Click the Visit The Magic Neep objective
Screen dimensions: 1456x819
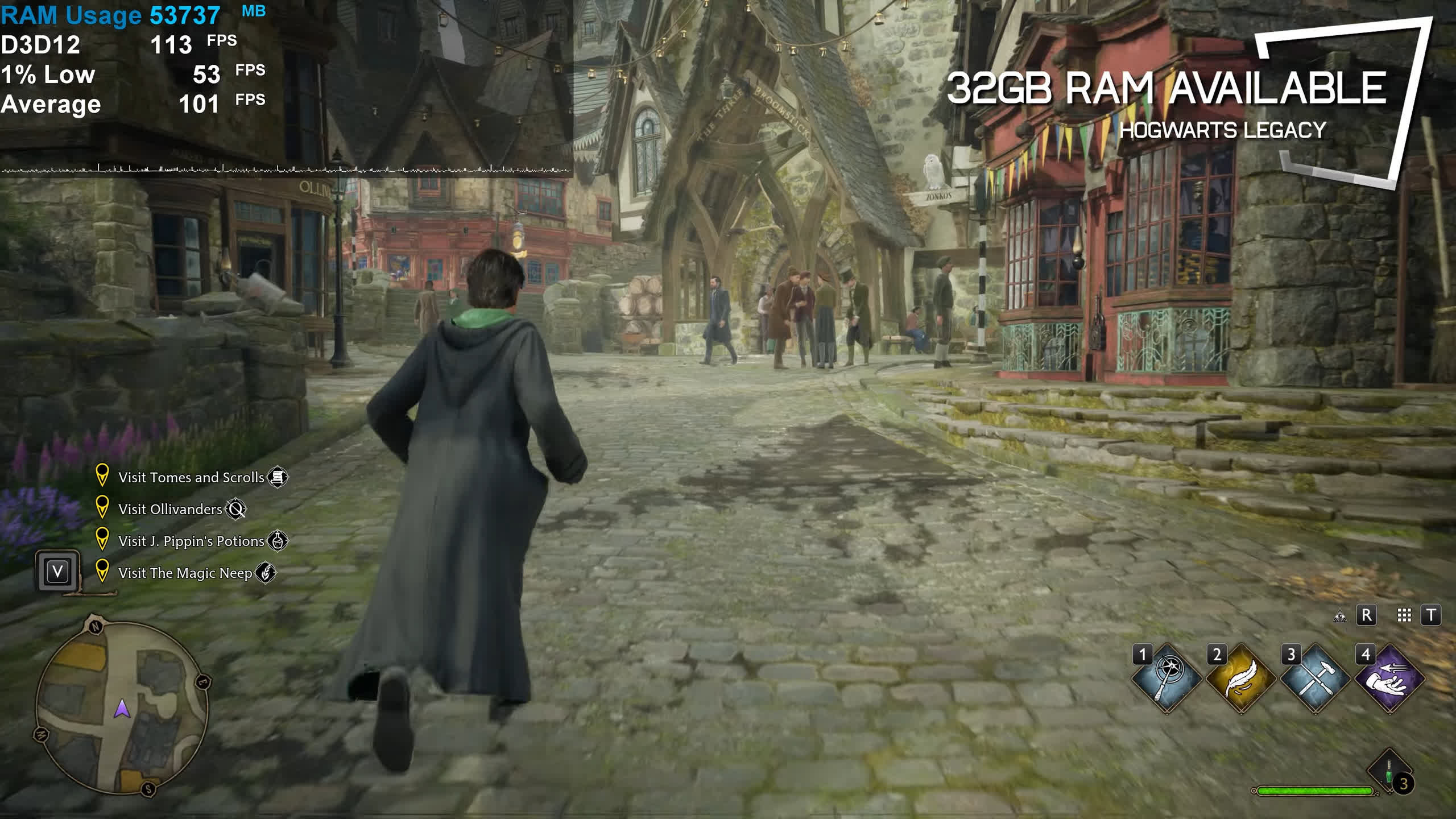point(185,573)
